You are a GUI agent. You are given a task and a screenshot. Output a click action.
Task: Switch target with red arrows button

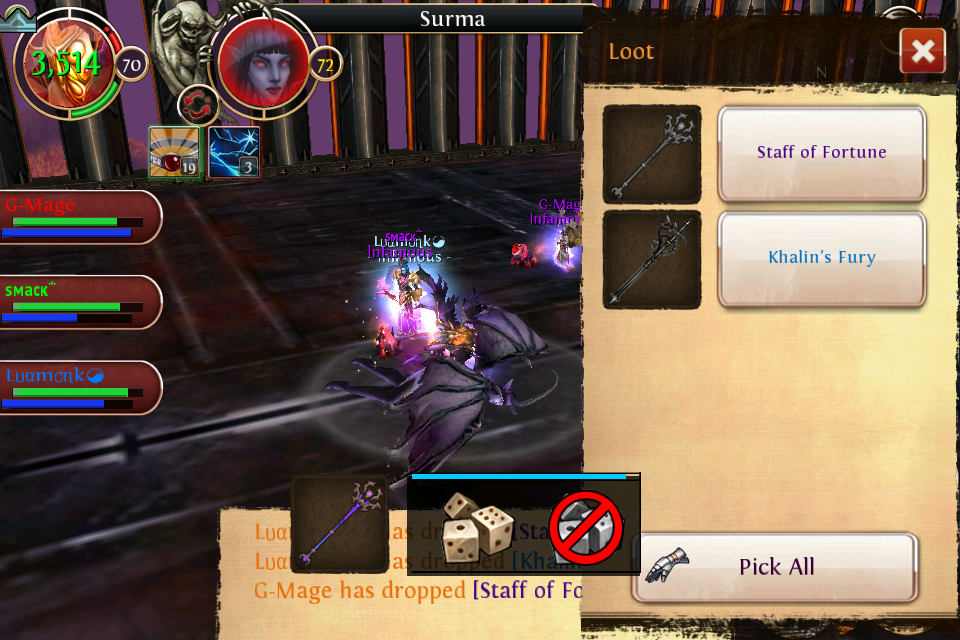(x=198, y=105)
